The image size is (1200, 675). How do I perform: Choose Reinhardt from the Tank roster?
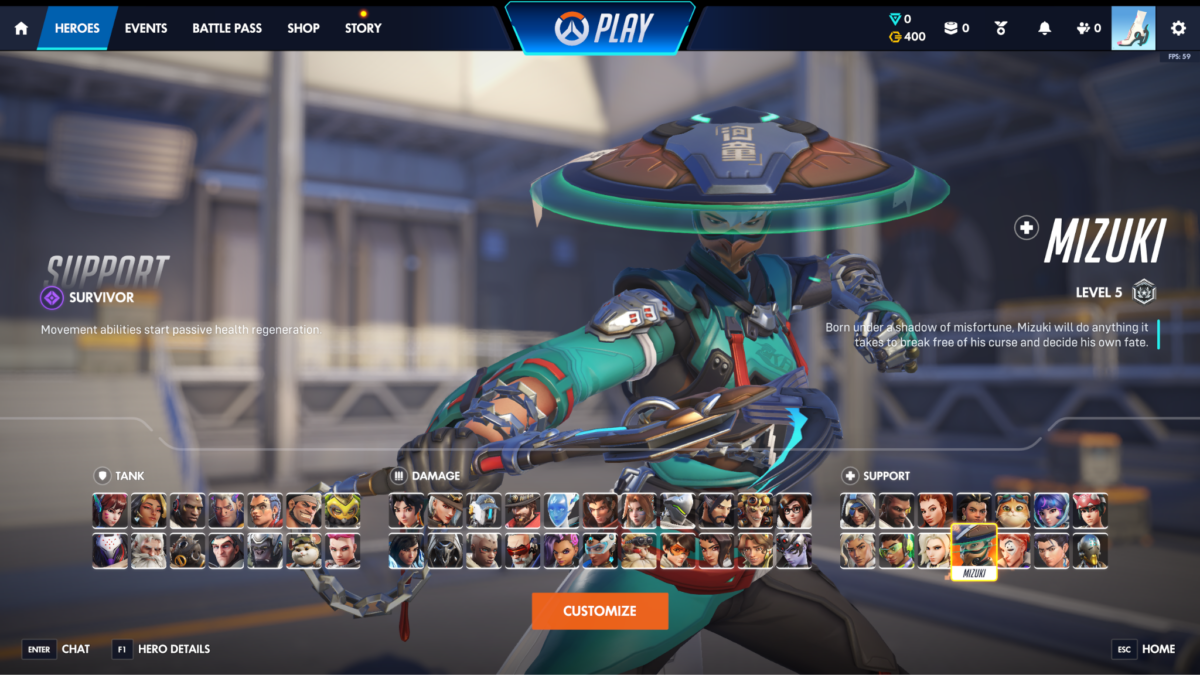(149, 550)
